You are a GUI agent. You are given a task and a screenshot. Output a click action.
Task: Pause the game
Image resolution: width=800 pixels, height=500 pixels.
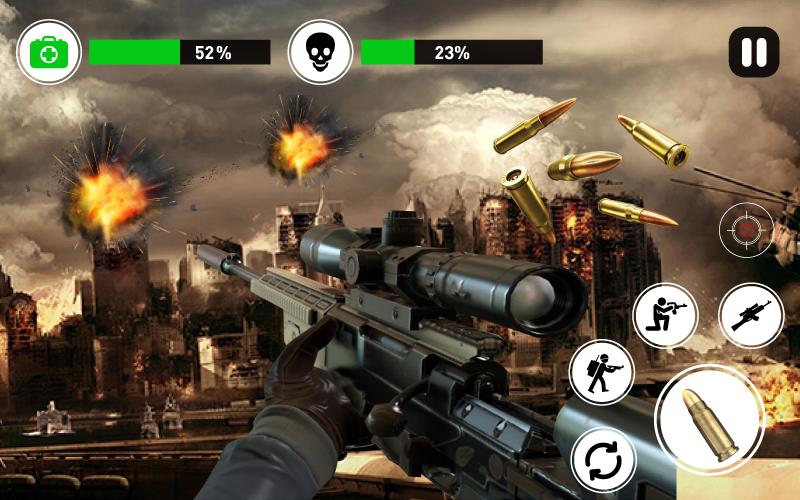click(753, 52)
